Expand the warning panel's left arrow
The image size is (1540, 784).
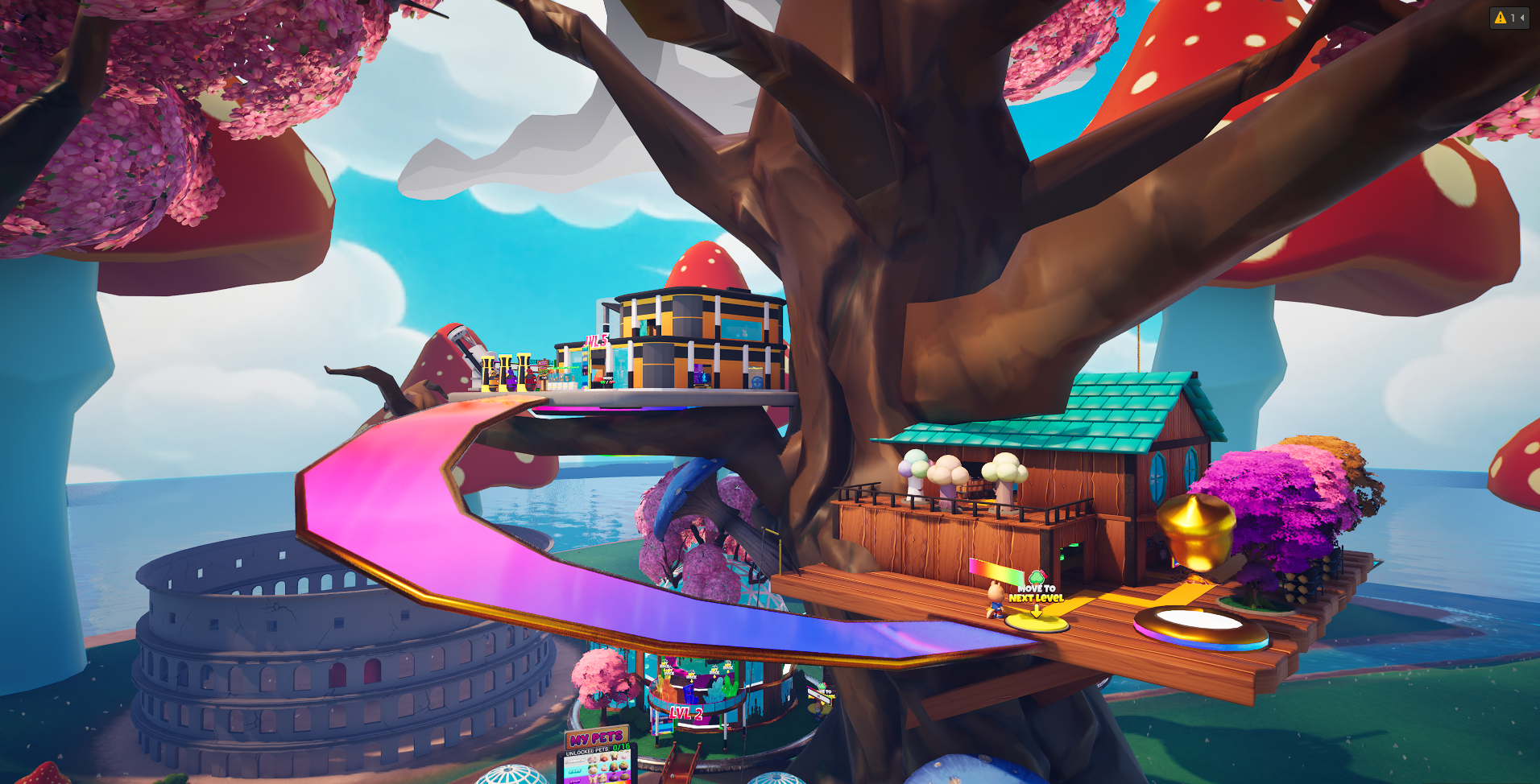[x=1521, y=18]
